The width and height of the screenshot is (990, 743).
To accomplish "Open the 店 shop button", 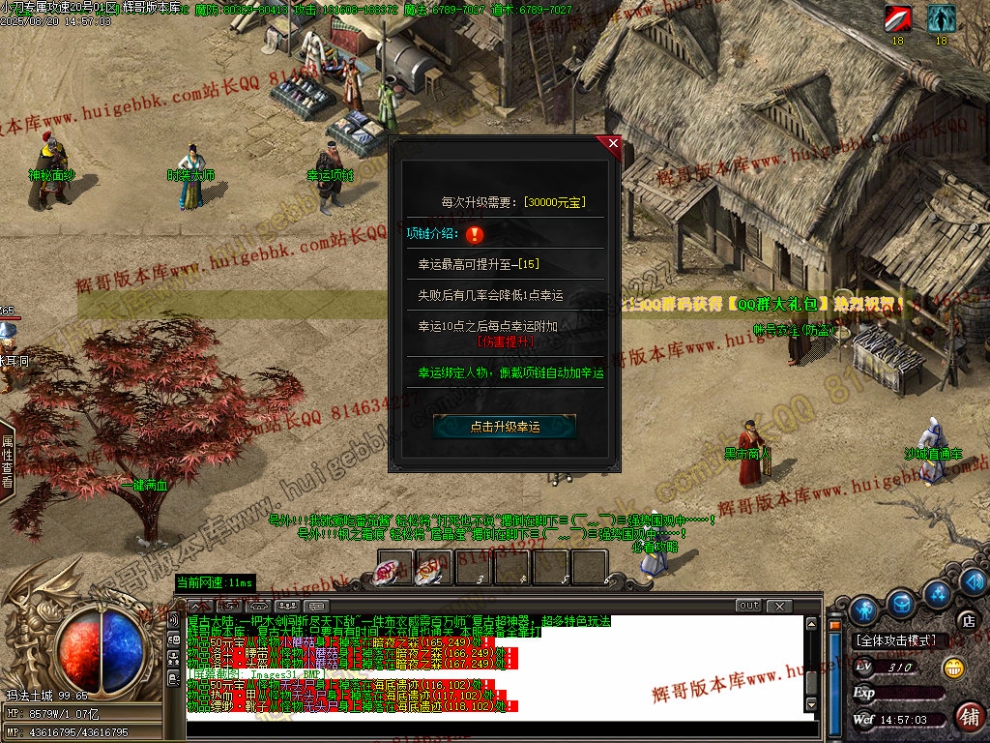I will click(967, 620).
